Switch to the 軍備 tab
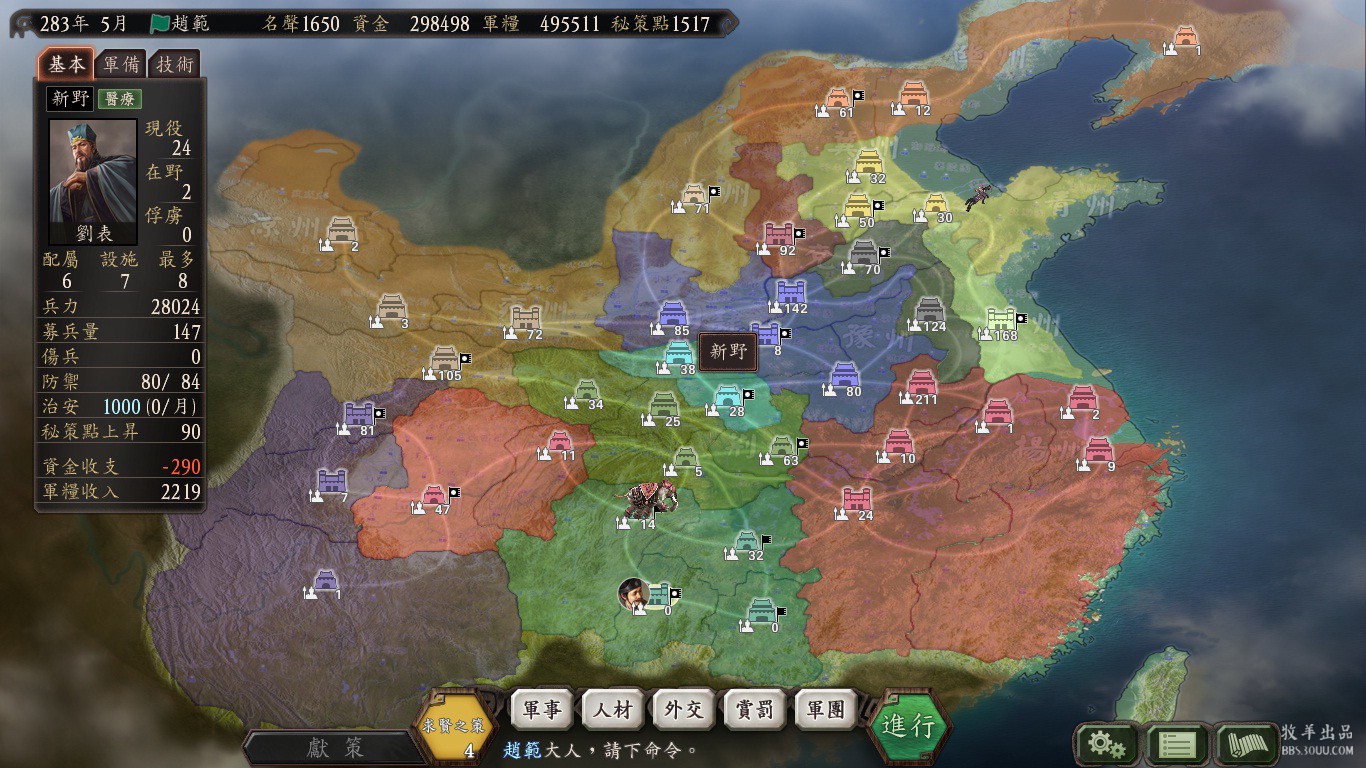 (122, 65)
